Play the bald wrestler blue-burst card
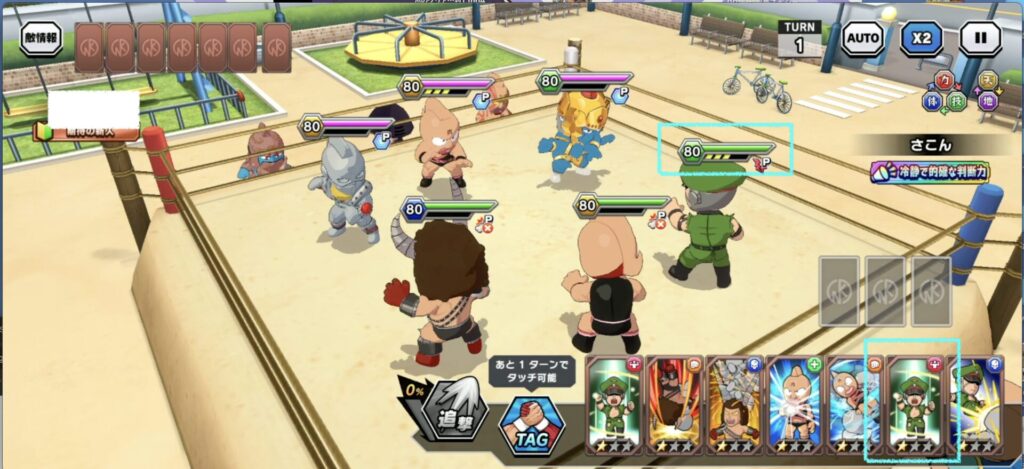 click(795, 405)
